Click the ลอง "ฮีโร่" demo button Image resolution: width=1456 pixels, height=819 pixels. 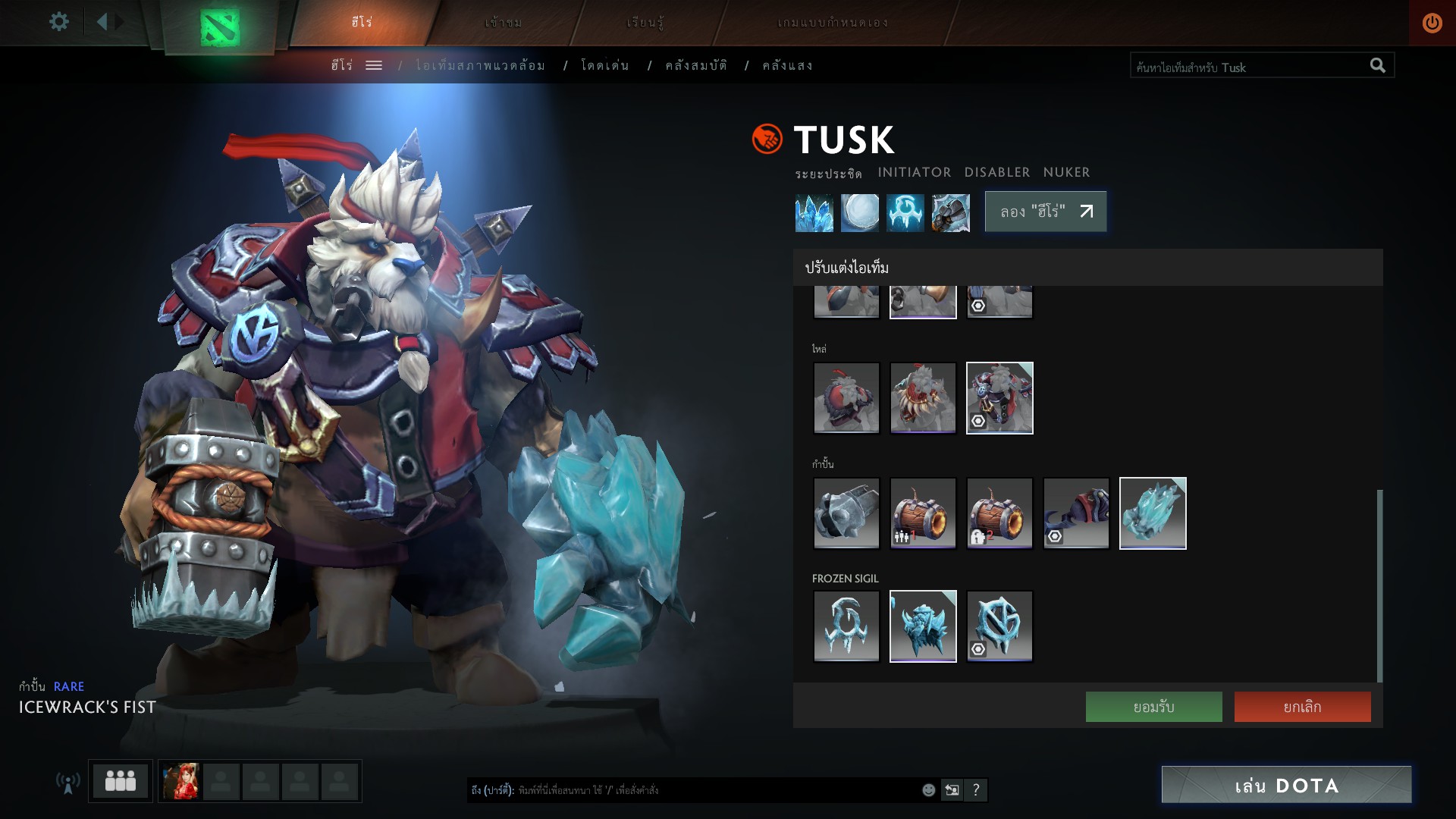pos(1045,212)
